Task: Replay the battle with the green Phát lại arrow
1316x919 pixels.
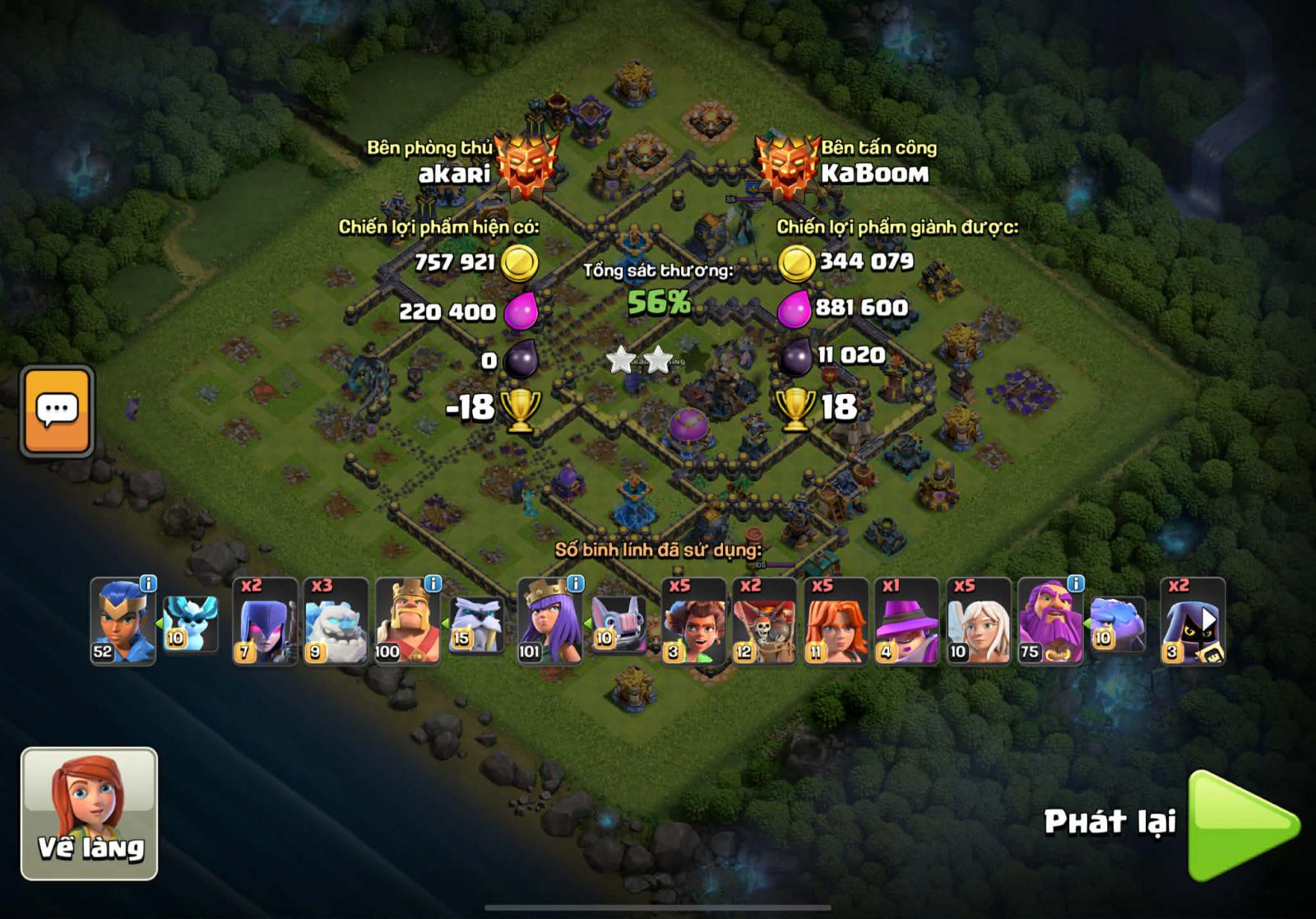Action: click(1242, 825)
